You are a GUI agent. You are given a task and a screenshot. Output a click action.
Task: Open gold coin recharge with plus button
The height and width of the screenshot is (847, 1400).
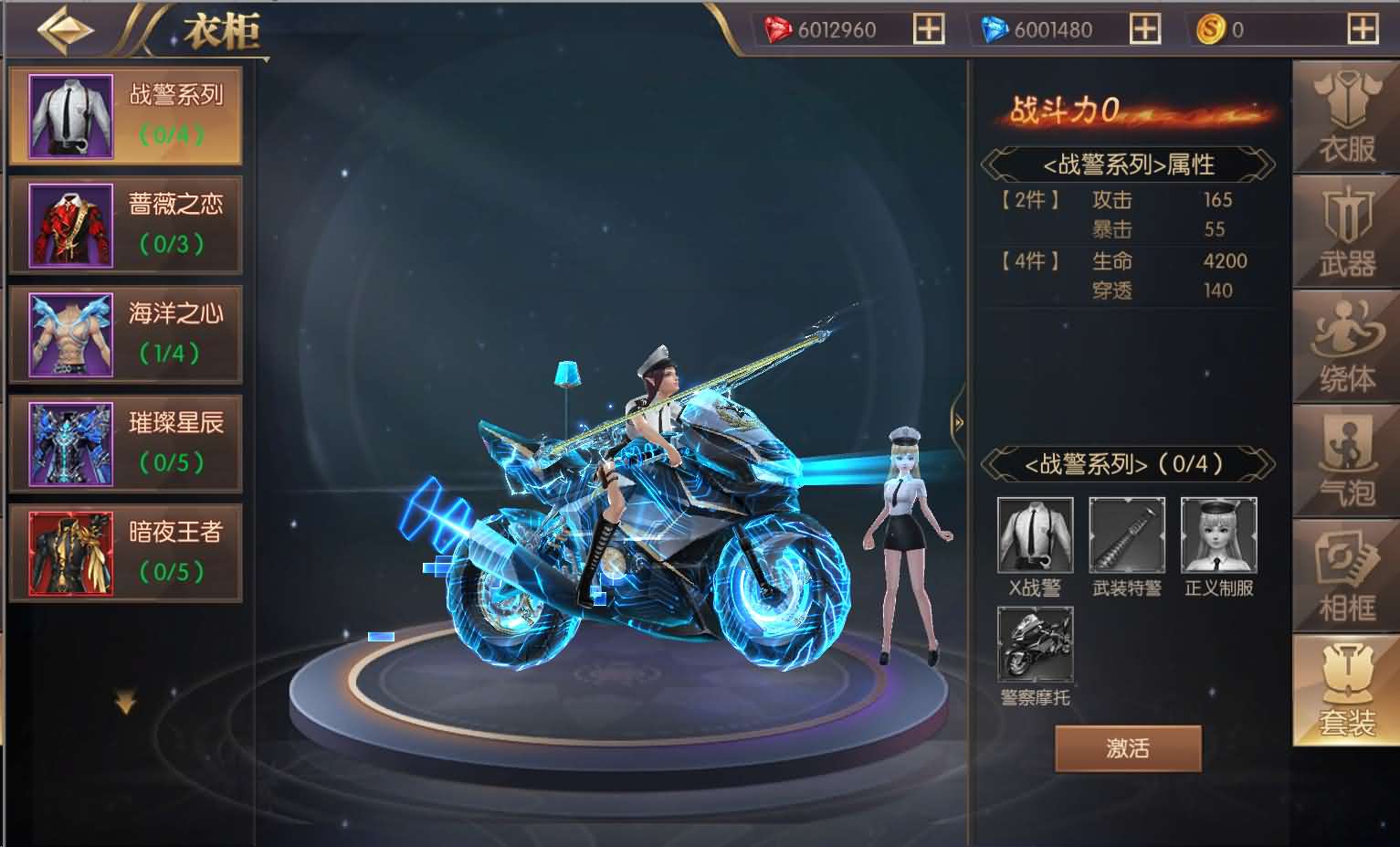coord(1364,28)
